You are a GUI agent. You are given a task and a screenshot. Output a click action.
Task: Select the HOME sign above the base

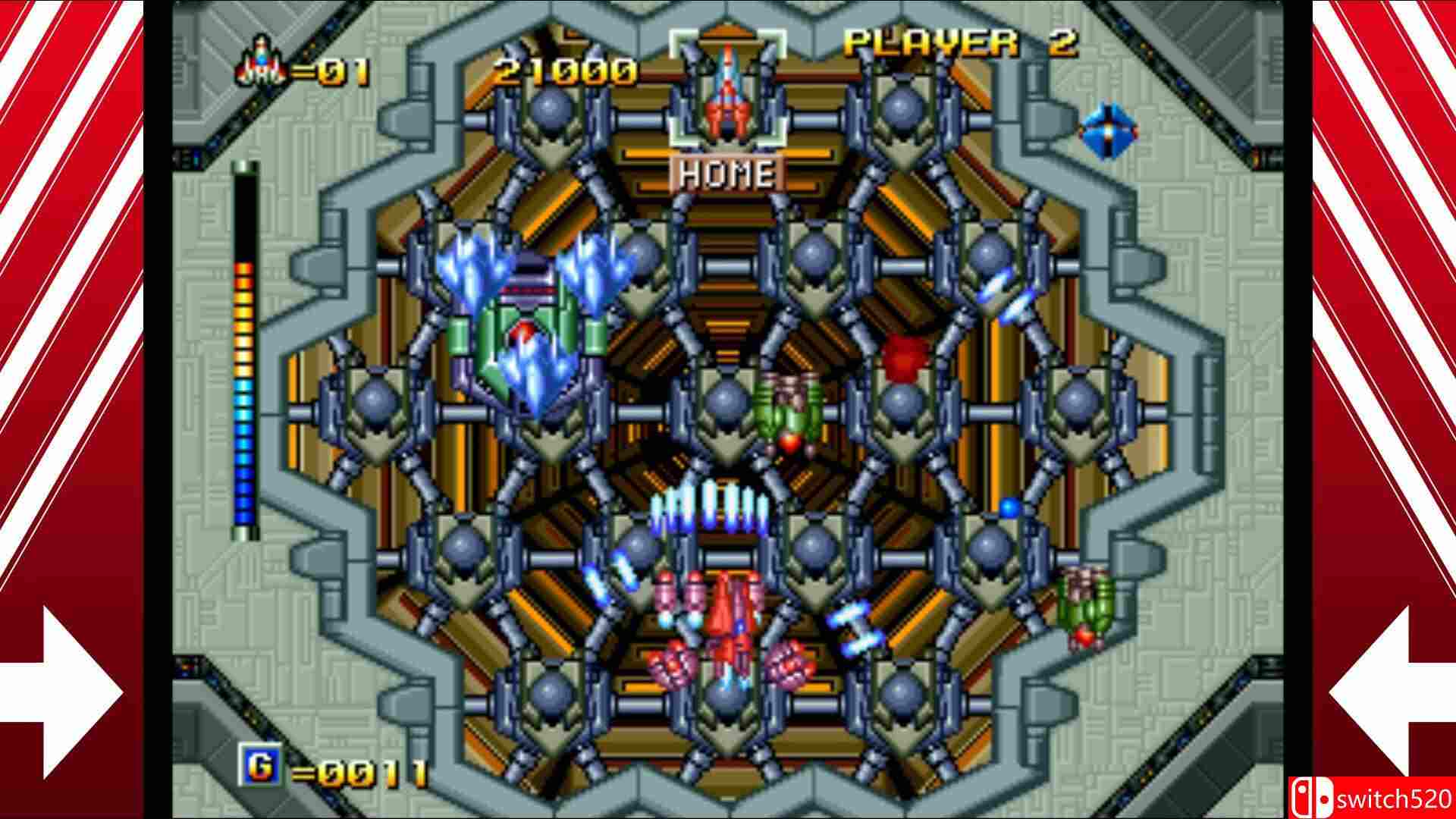click(726, 173)
